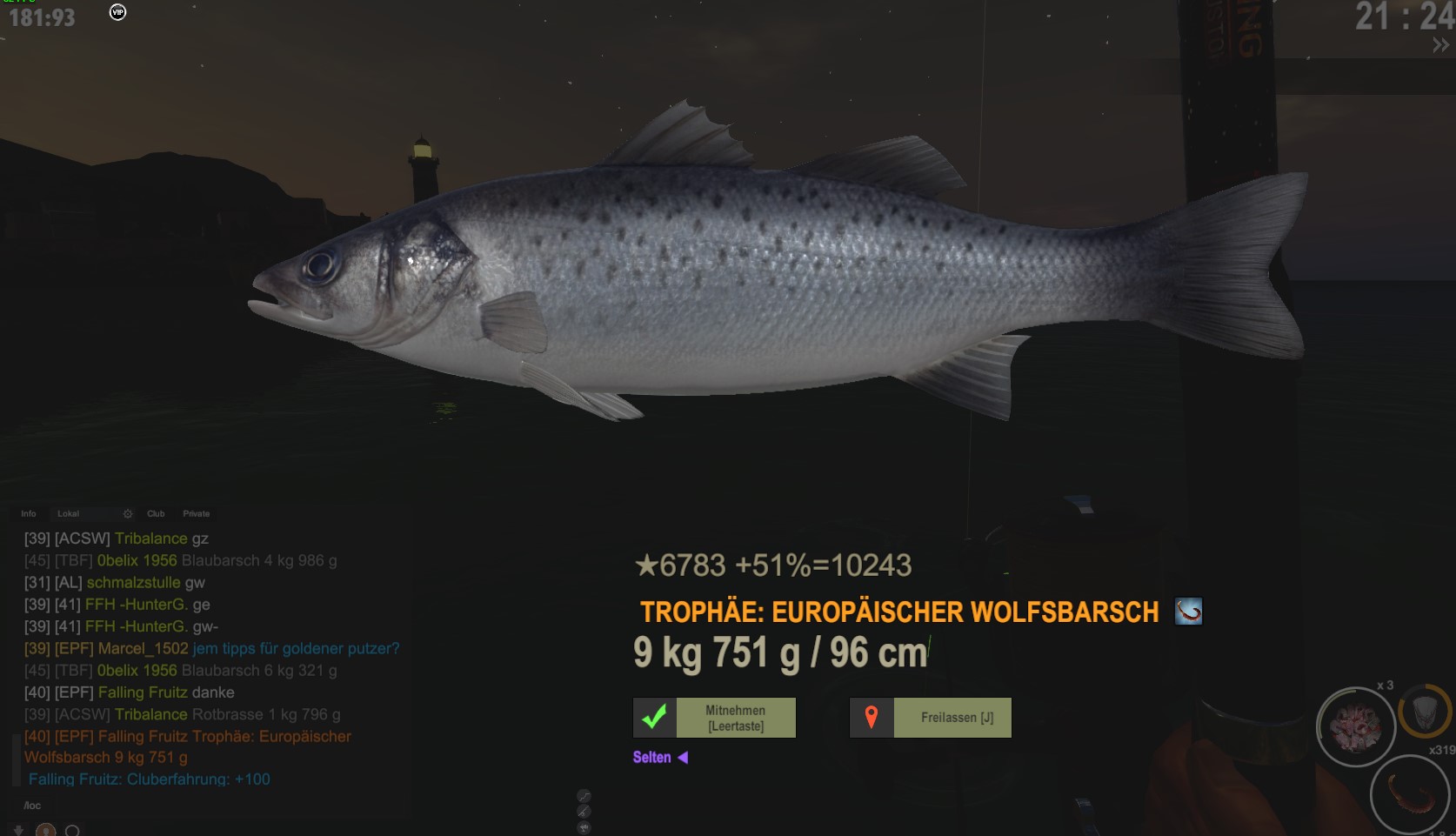Switch to the Info chat tab
This screenshot has width=1456, height=836.
point(29,514)
